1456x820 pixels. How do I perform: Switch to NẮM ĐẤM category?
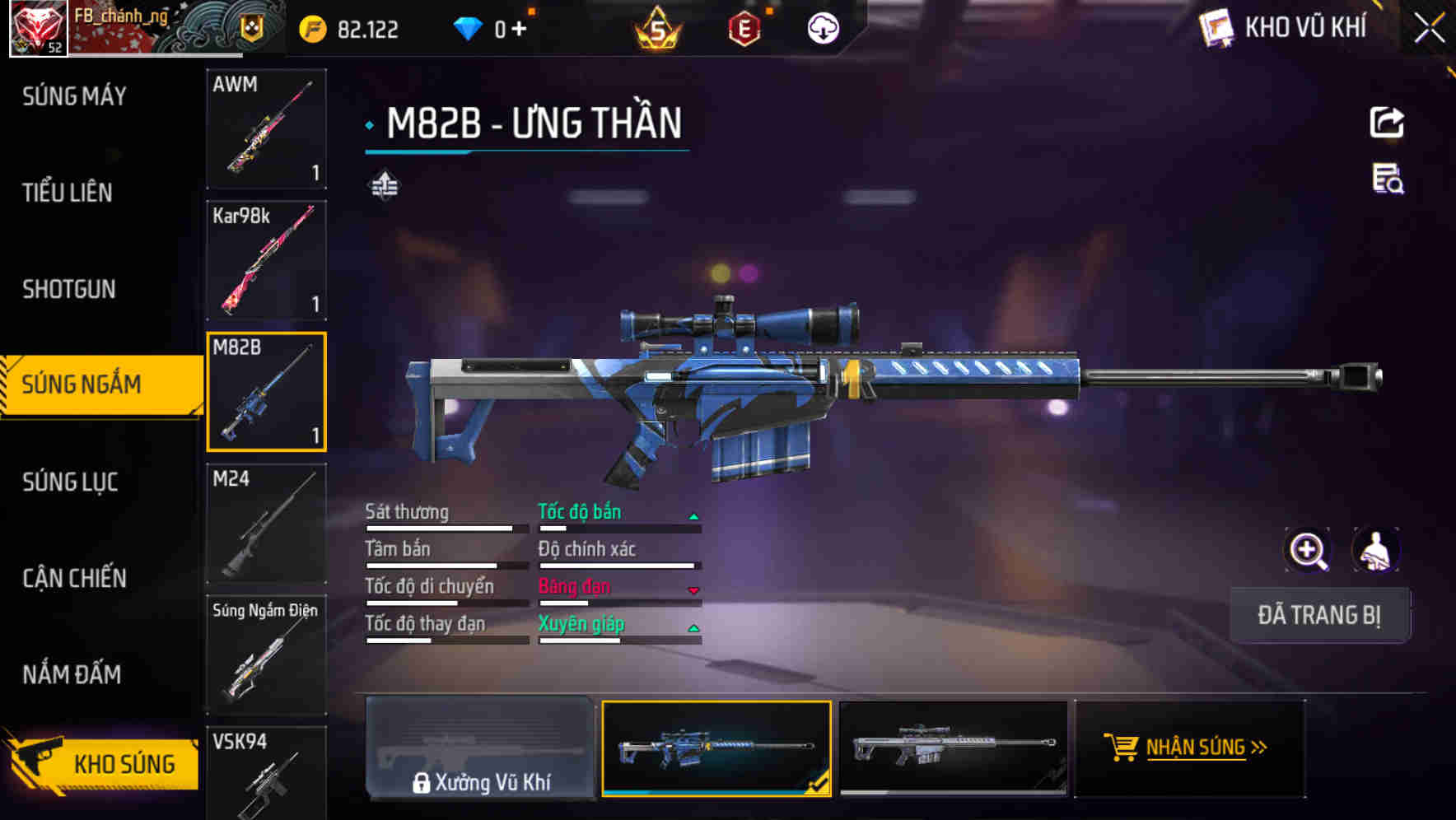72,674
